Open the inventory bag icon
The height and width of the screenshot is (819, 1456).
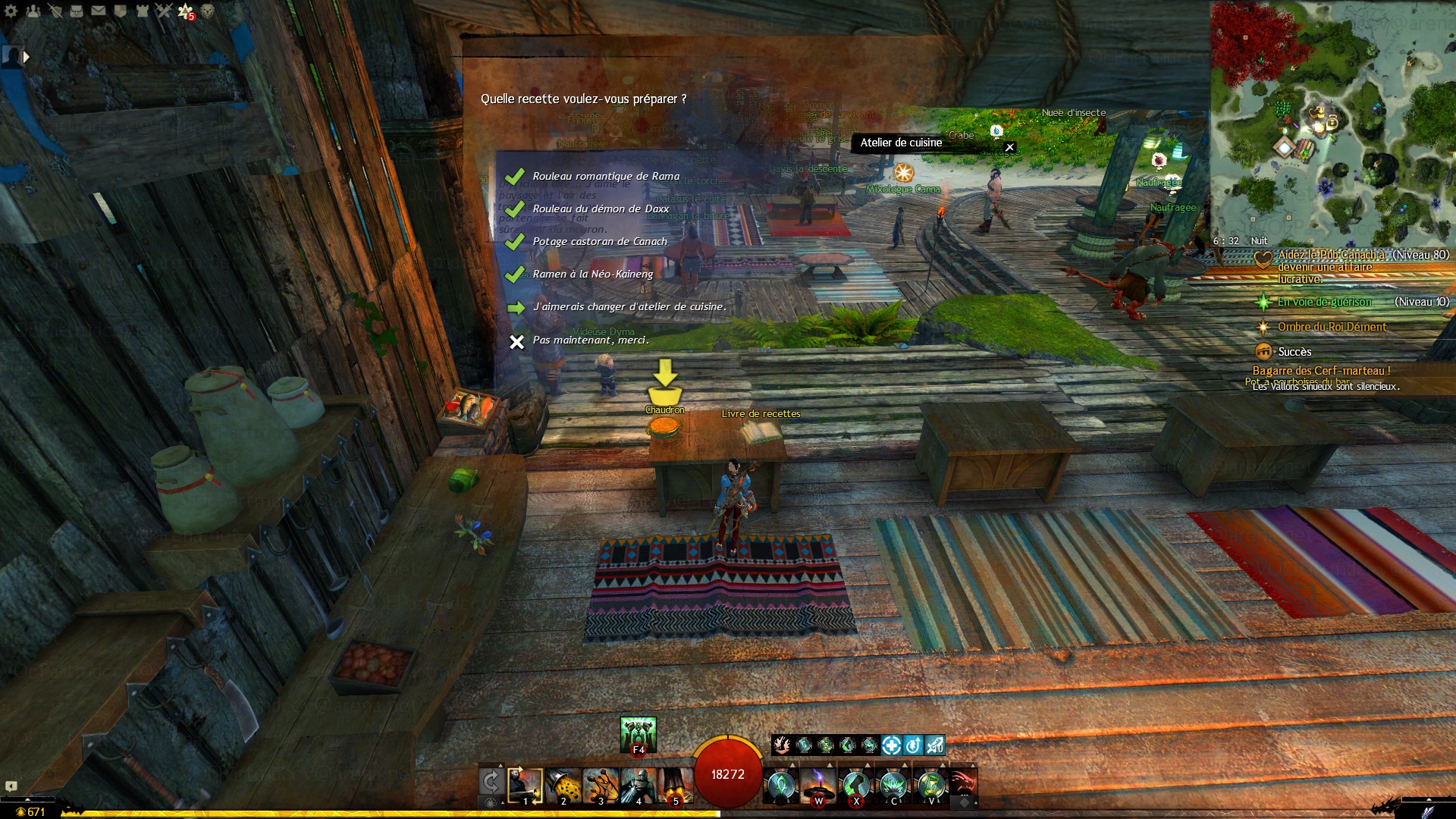pyautogui.click(x=77, y=11)
